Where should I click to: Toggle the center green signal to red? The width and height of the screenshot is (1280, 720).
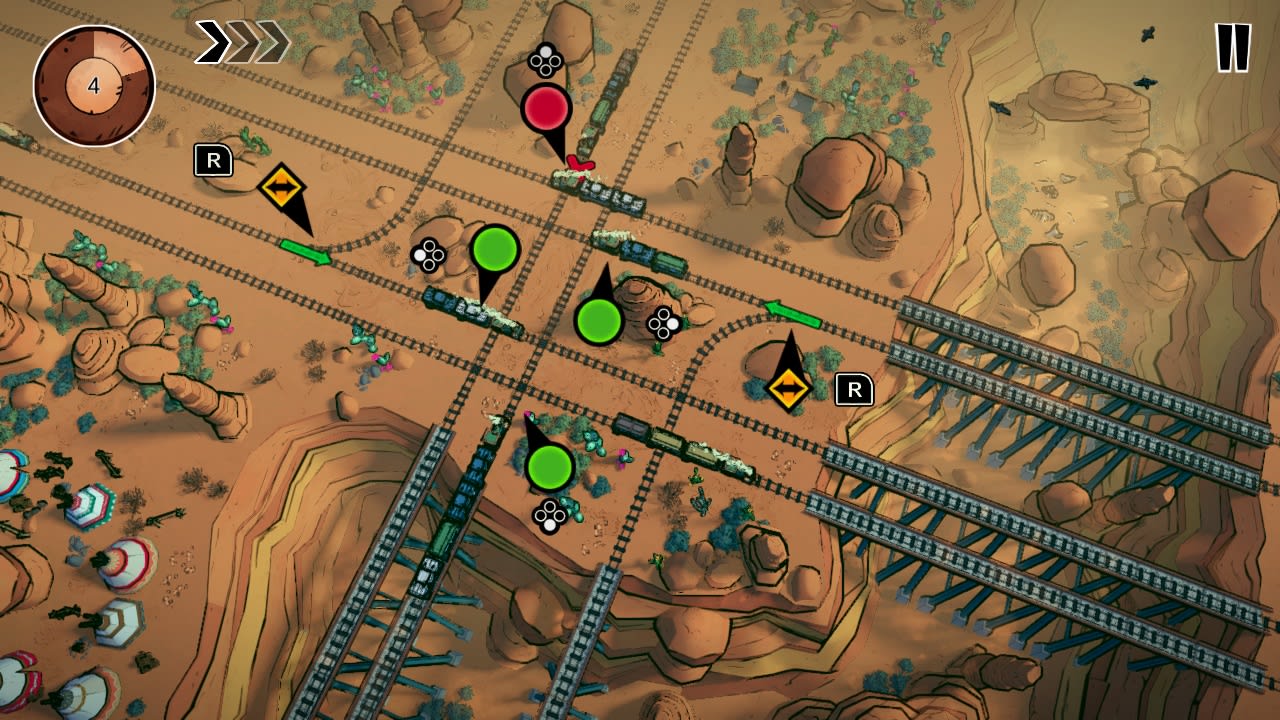click(599, 321)
